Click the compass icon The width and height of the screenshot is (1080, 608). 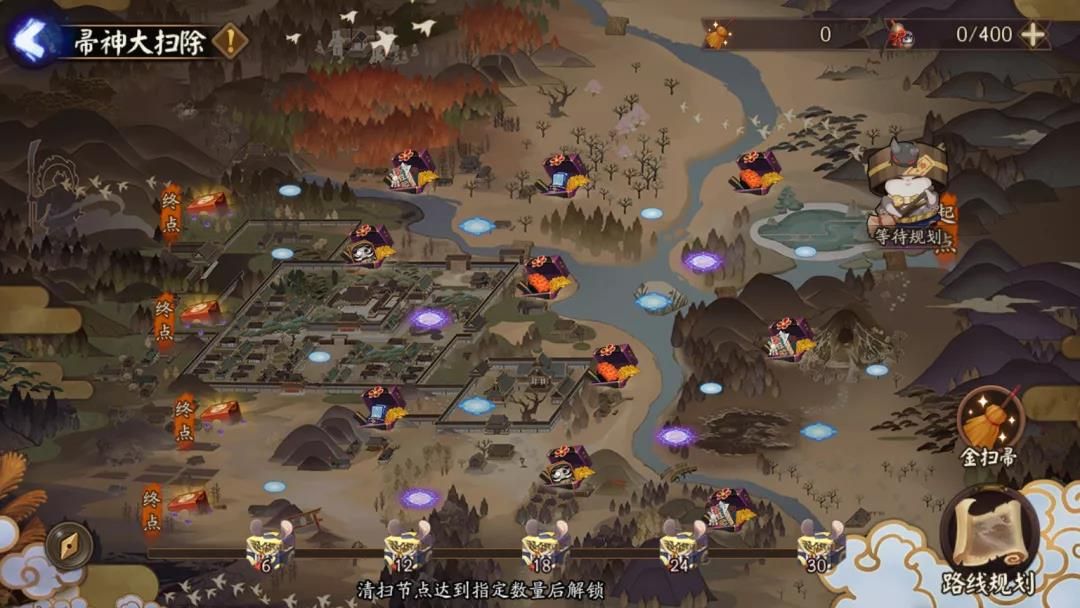69,545
